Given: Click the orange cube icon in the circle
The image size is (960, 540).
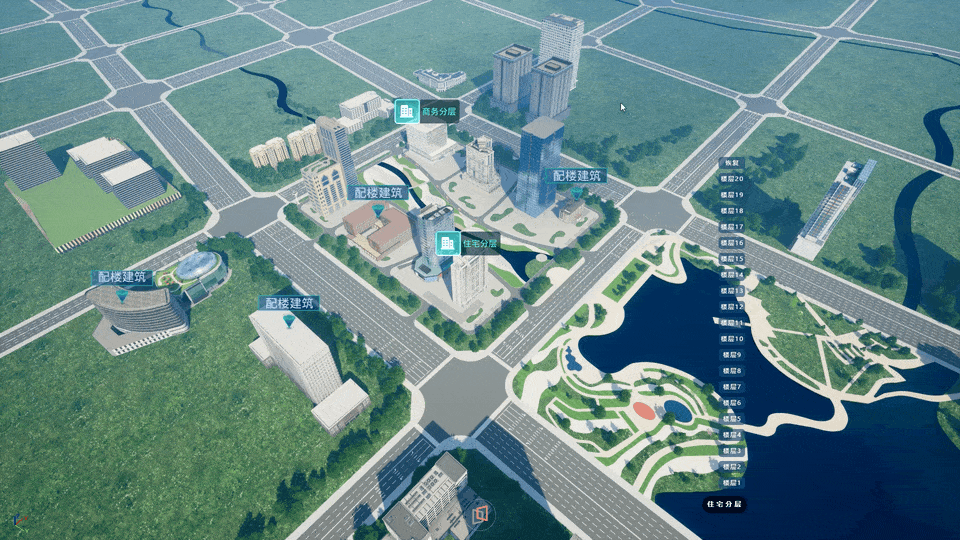Looking at the screenshot, I should (481, 513).
